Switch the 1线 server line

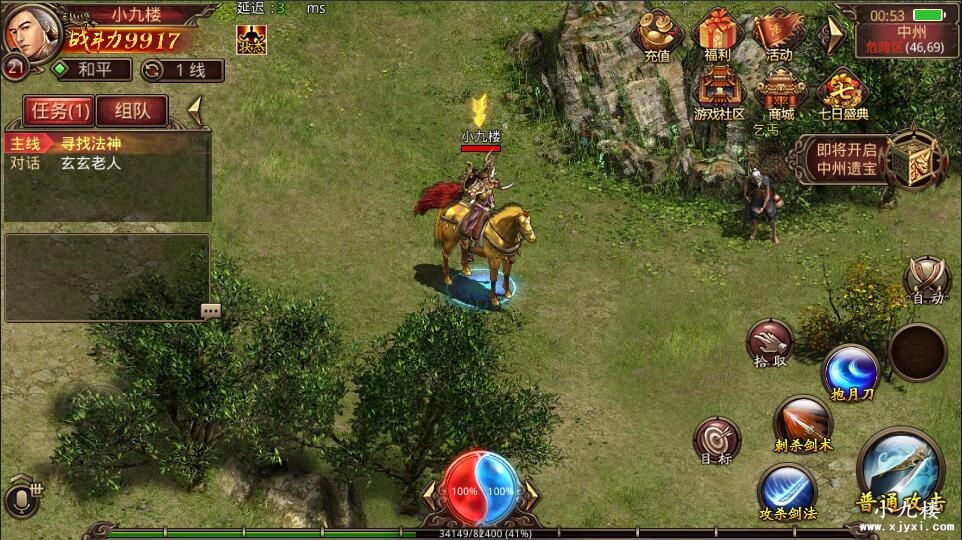(x=182, y=70)
